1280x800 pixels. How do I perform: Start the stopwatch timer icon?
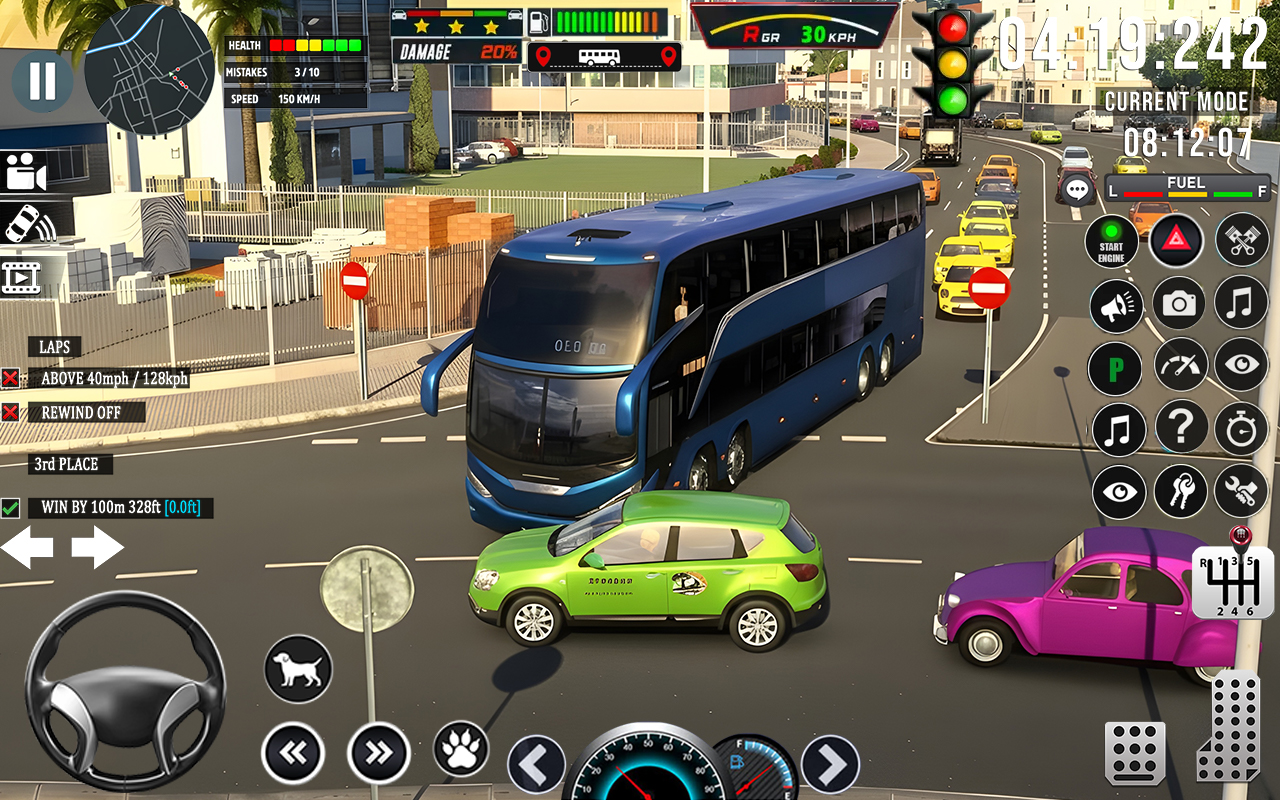[x=1240, y=429]
